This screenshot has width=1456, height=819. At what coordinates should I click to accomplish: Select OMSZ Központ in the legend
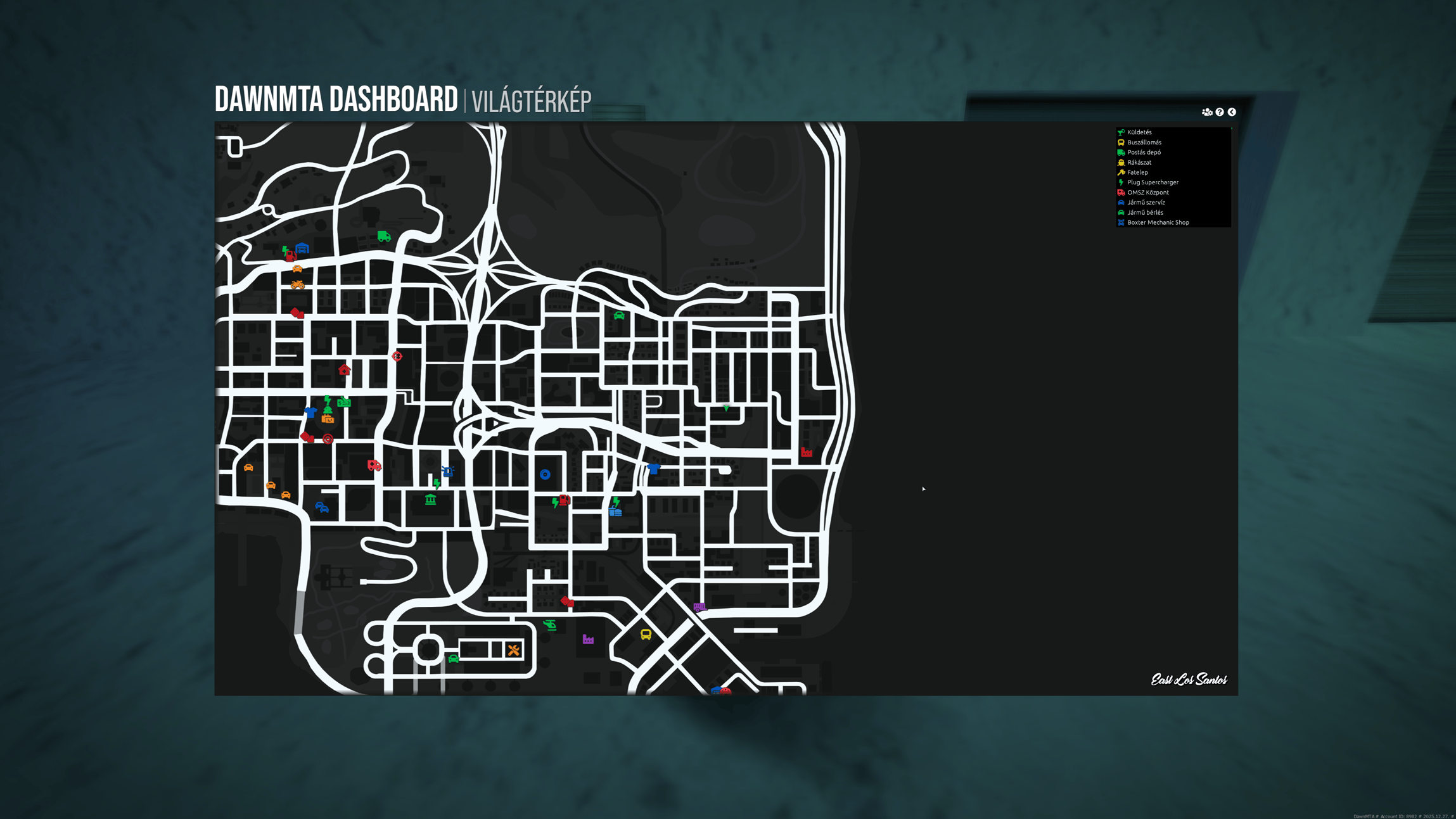click(1147, 193)
